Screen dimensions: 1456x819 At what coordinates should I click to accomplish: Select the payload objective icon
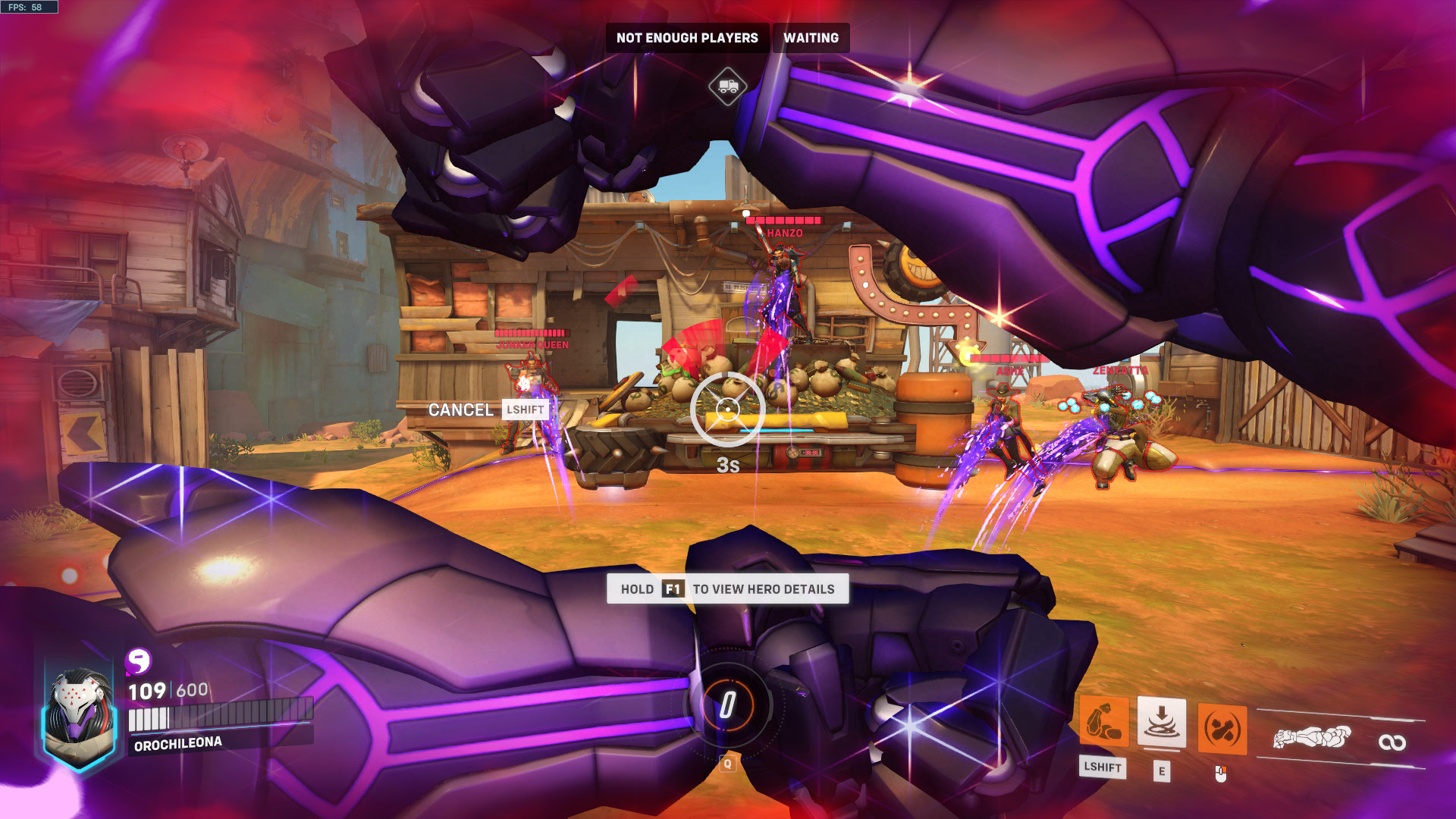727,86
